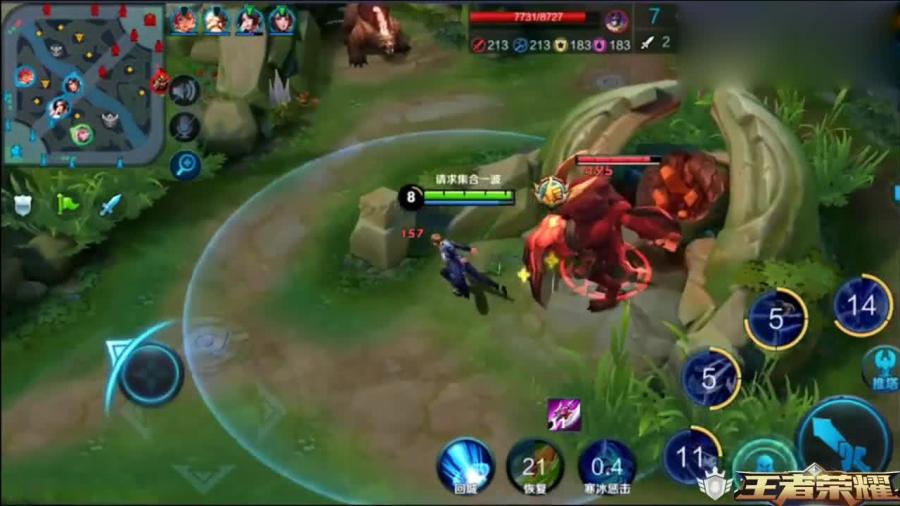Send the blue sword attack signal
Image resolution: width=900 pixels, height=506 pixels.
(x=110, y=204)
